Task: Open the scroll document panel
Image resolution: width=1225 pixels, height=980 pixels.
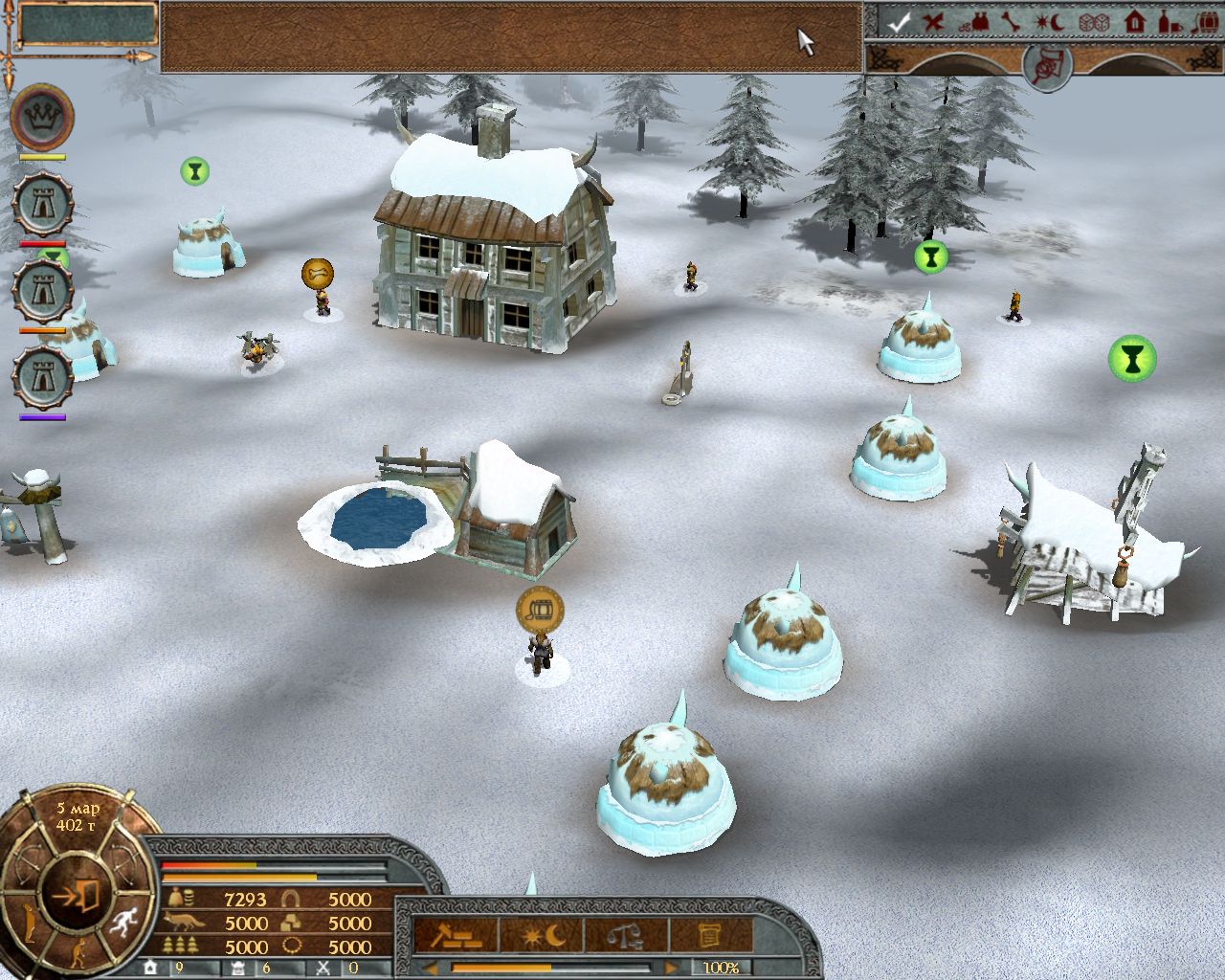Action: point(710,934)
